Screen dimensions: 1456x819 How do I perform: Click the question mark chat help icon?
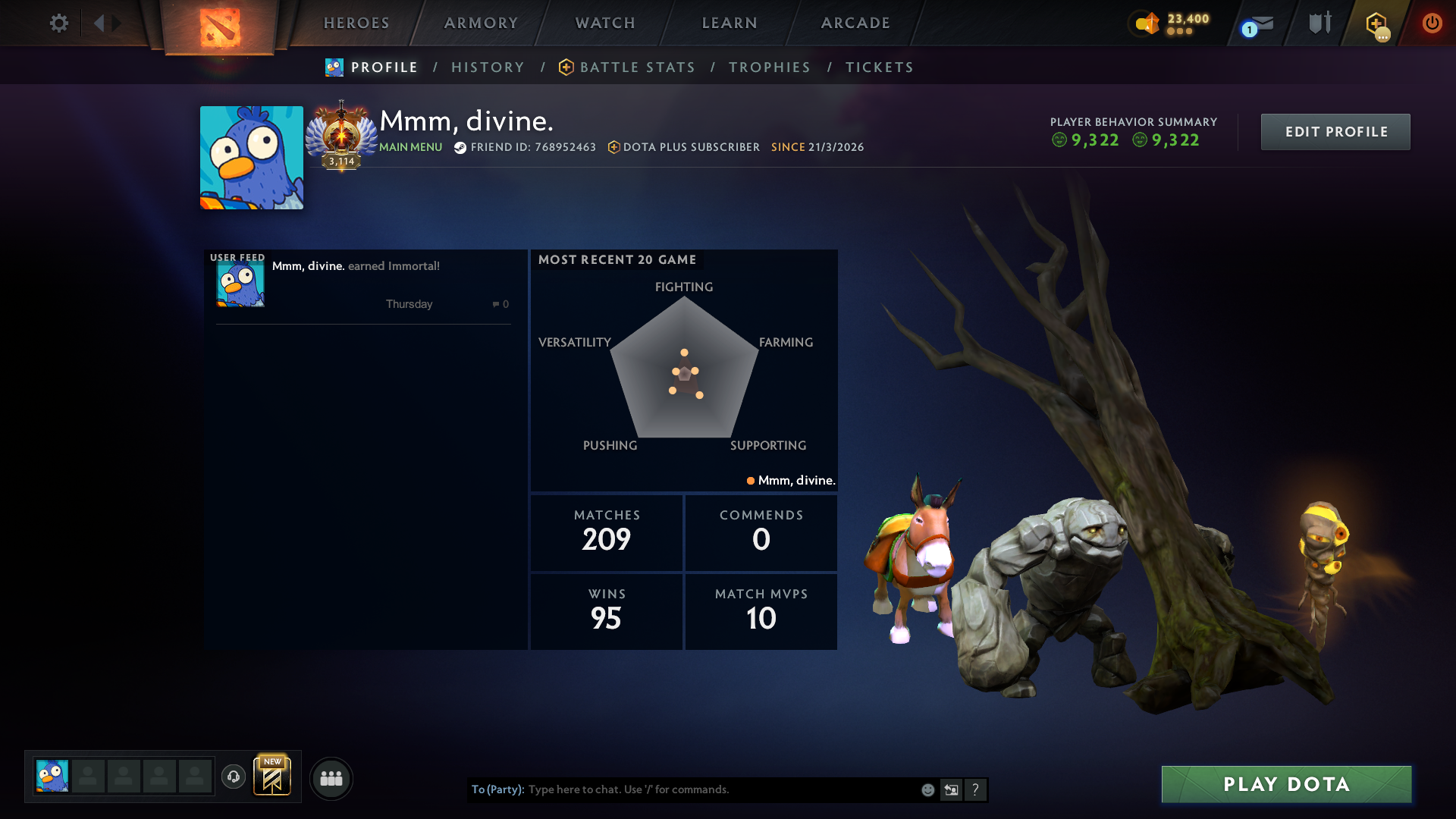(975, 789)
